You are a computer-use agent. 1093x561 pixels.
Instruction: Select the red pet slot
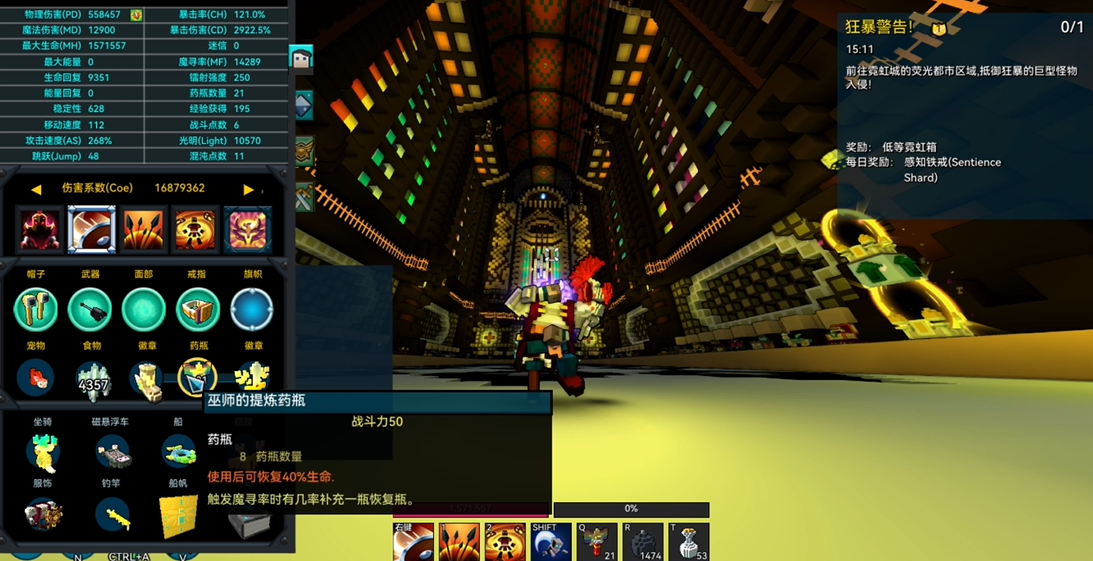tap(36, 379)
